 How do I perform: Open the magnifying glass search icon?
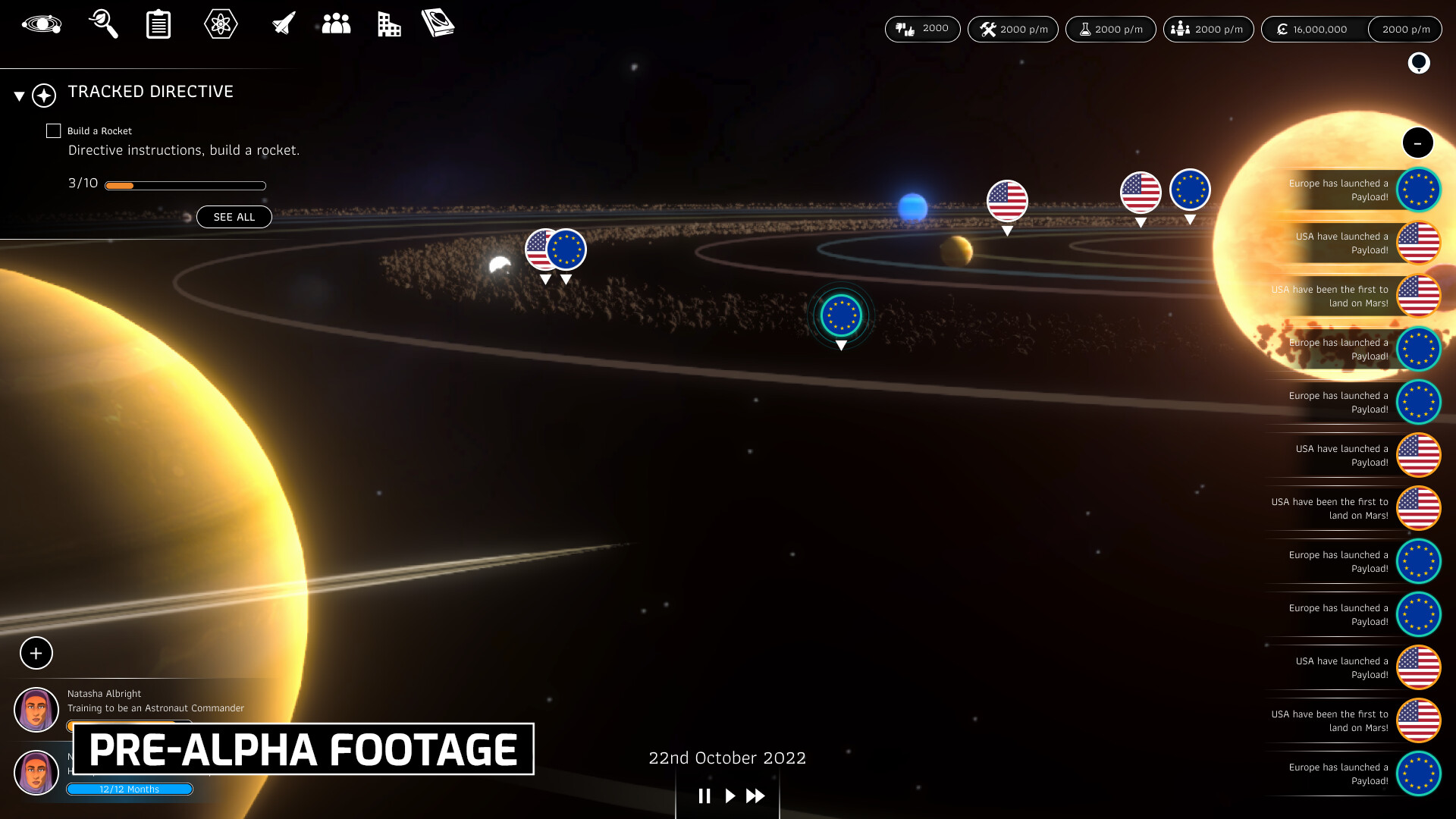[103, 24]
